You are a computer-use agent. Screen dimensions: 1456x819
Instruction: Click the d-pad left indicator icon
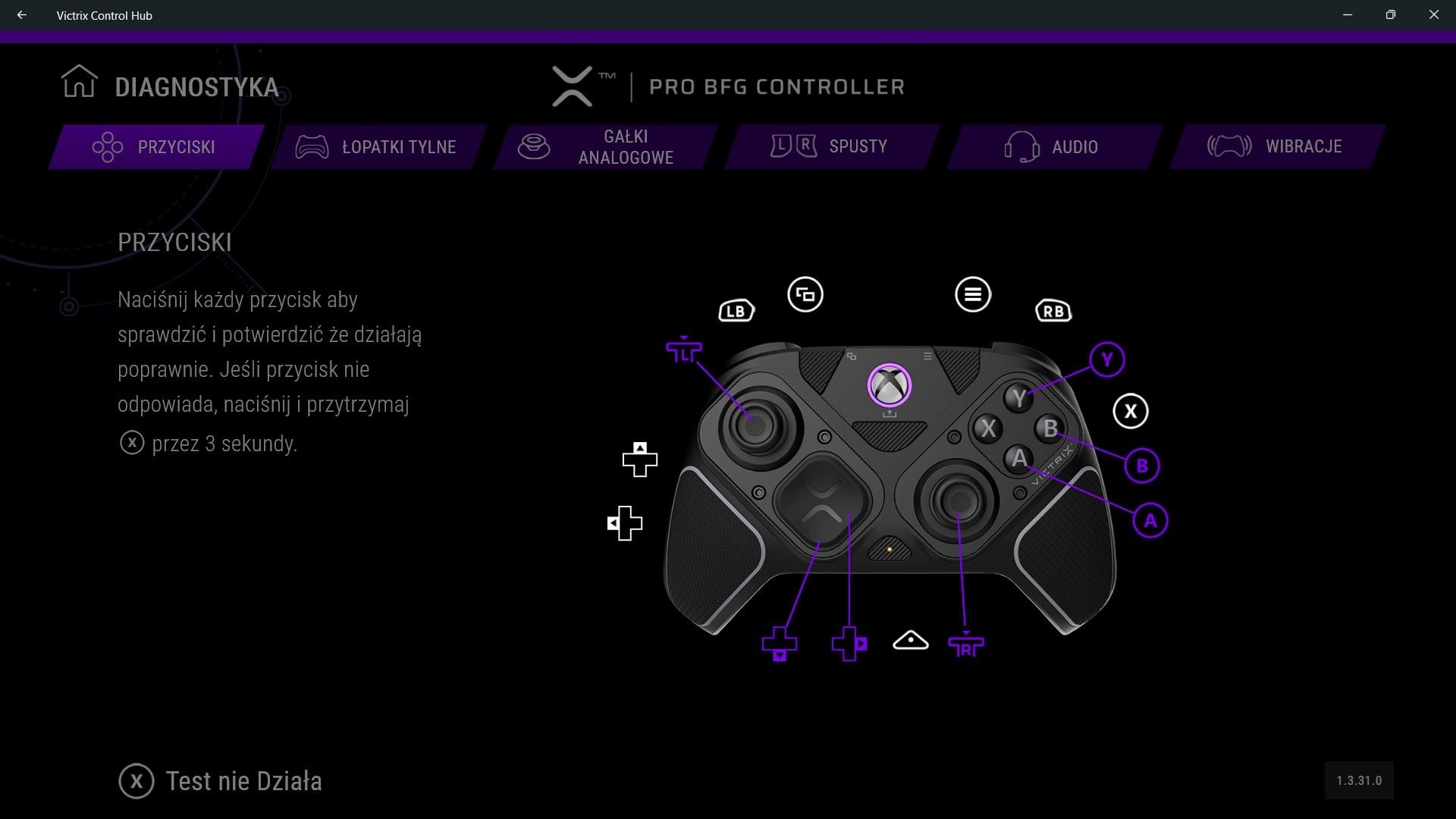click(624, 522)
